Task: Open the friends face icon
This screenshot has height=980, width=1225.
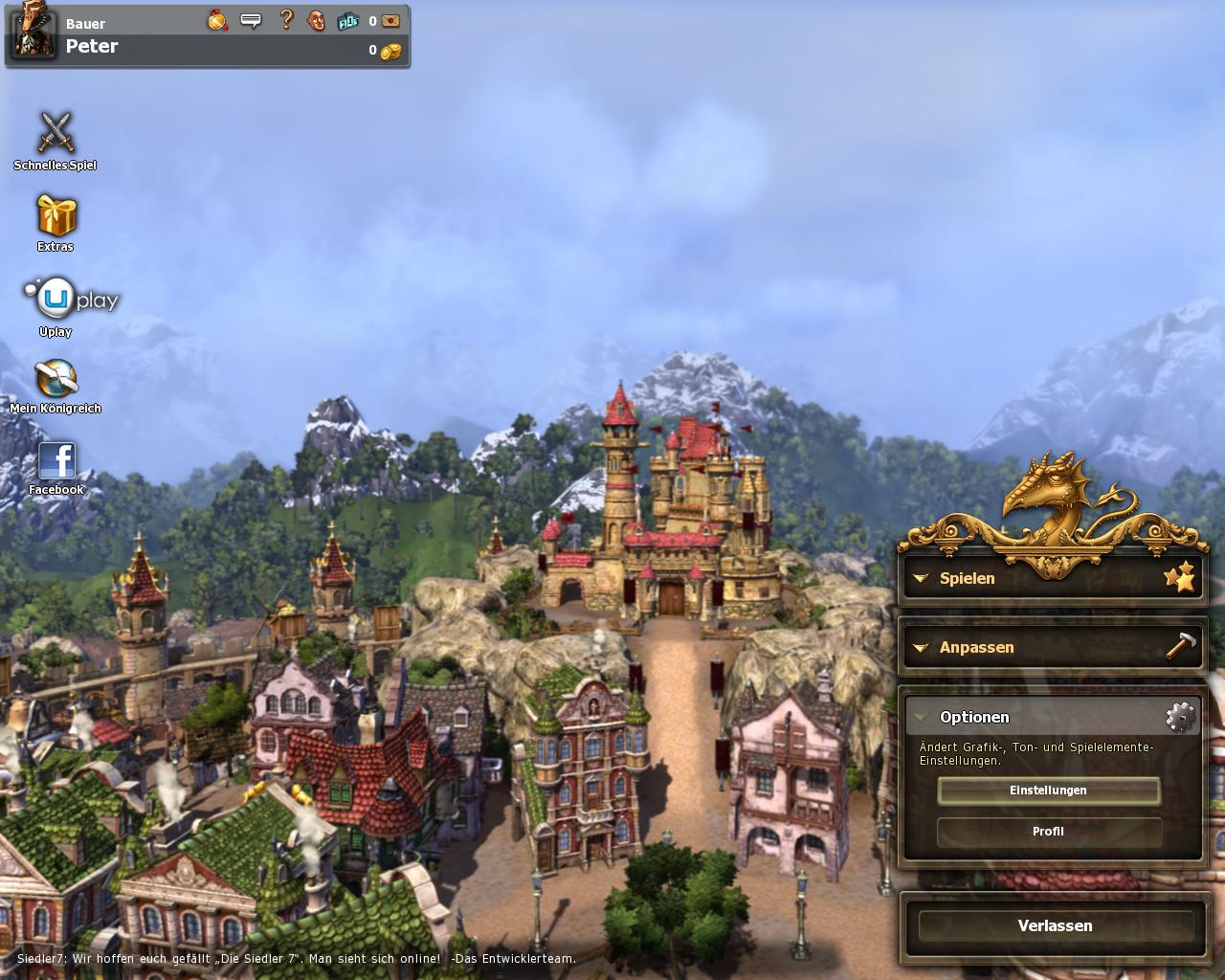Action: click(x=316, y=20)
